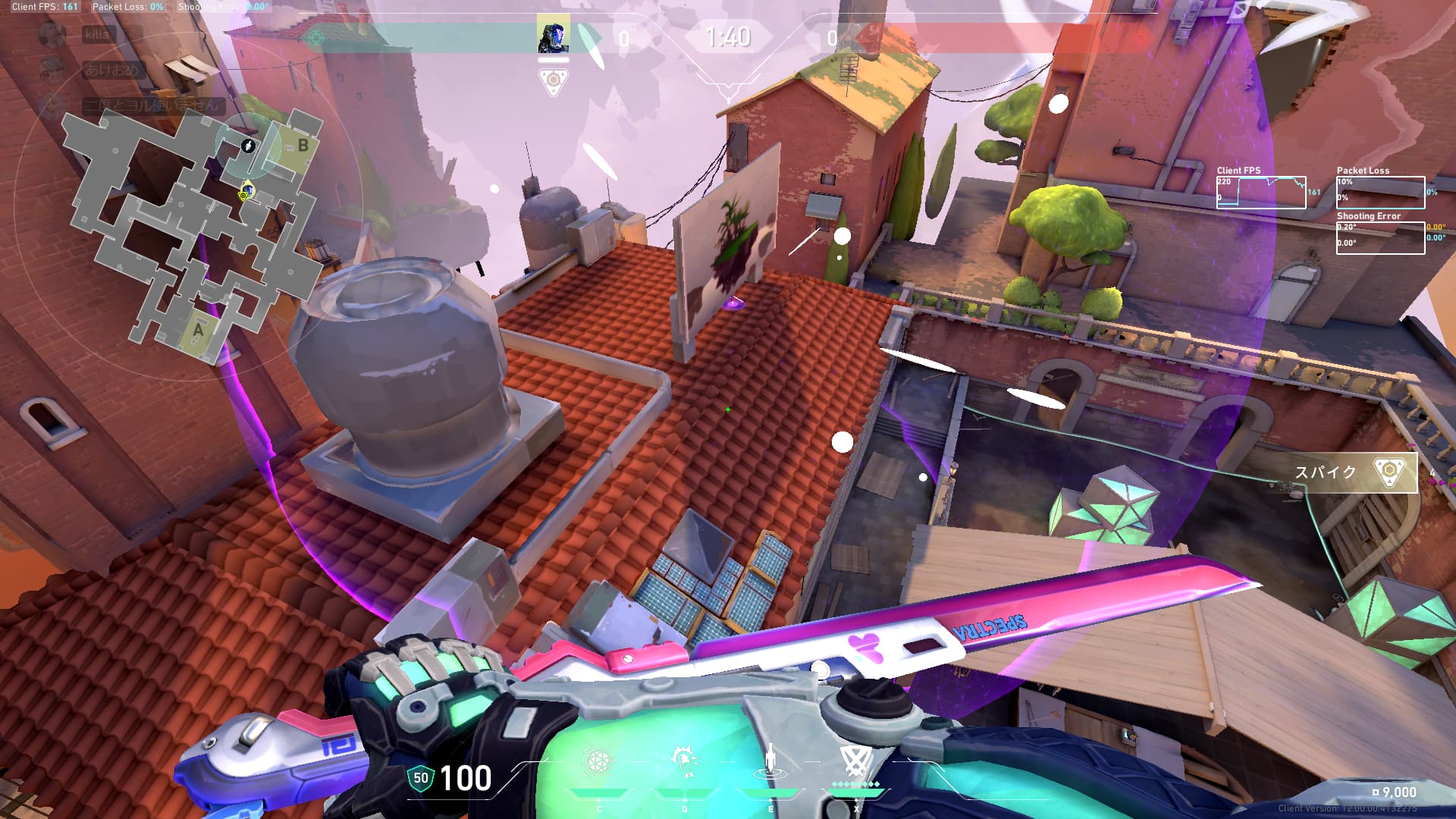The height and width of the screenshot is (819, 1456).
Task: Activate the dagger-and-ripples E ability
Action: pyautogui.click(x=770, y=761)
